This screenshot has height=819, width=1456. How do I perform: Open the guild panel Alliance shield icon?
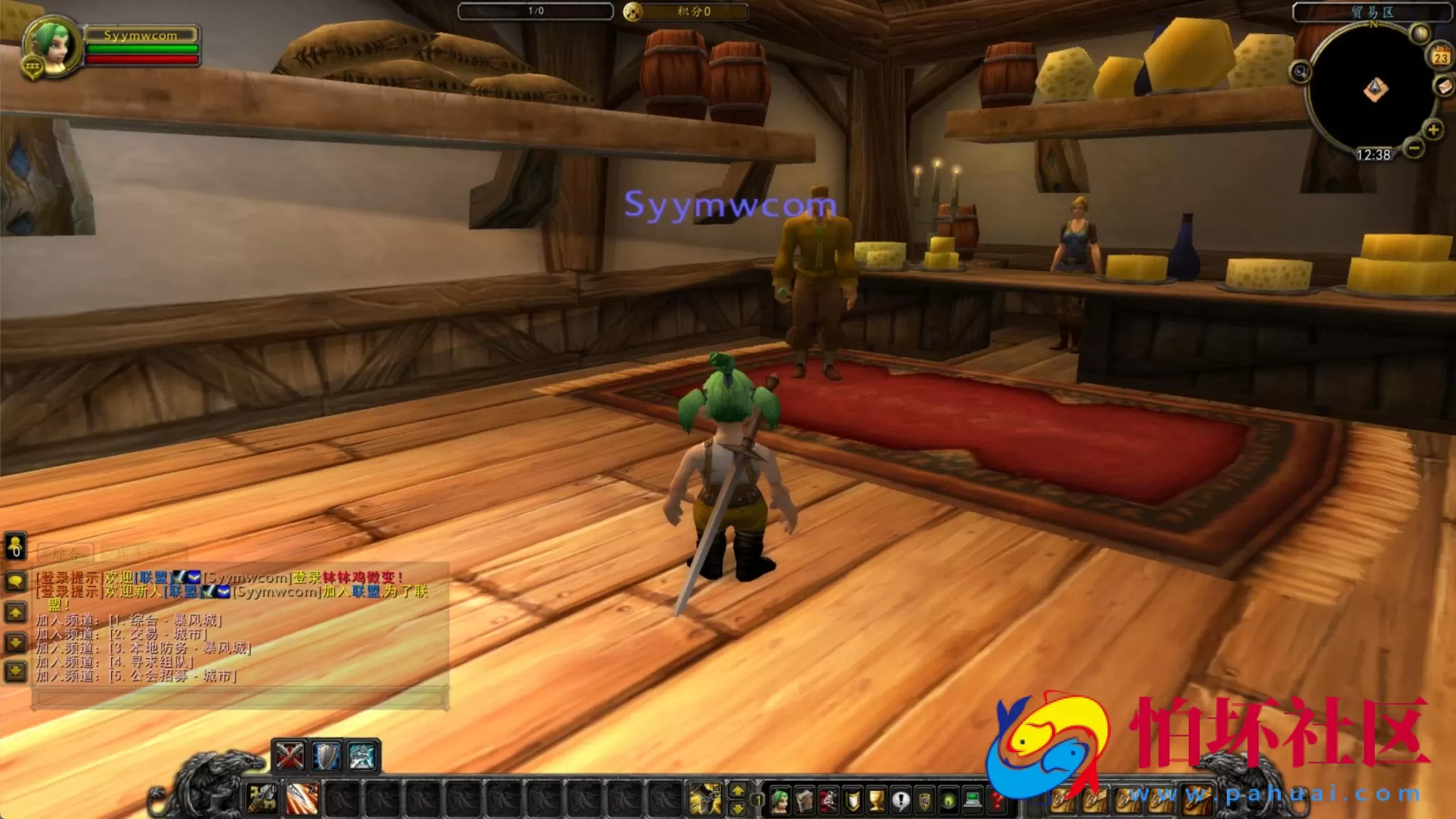(924, 800)
